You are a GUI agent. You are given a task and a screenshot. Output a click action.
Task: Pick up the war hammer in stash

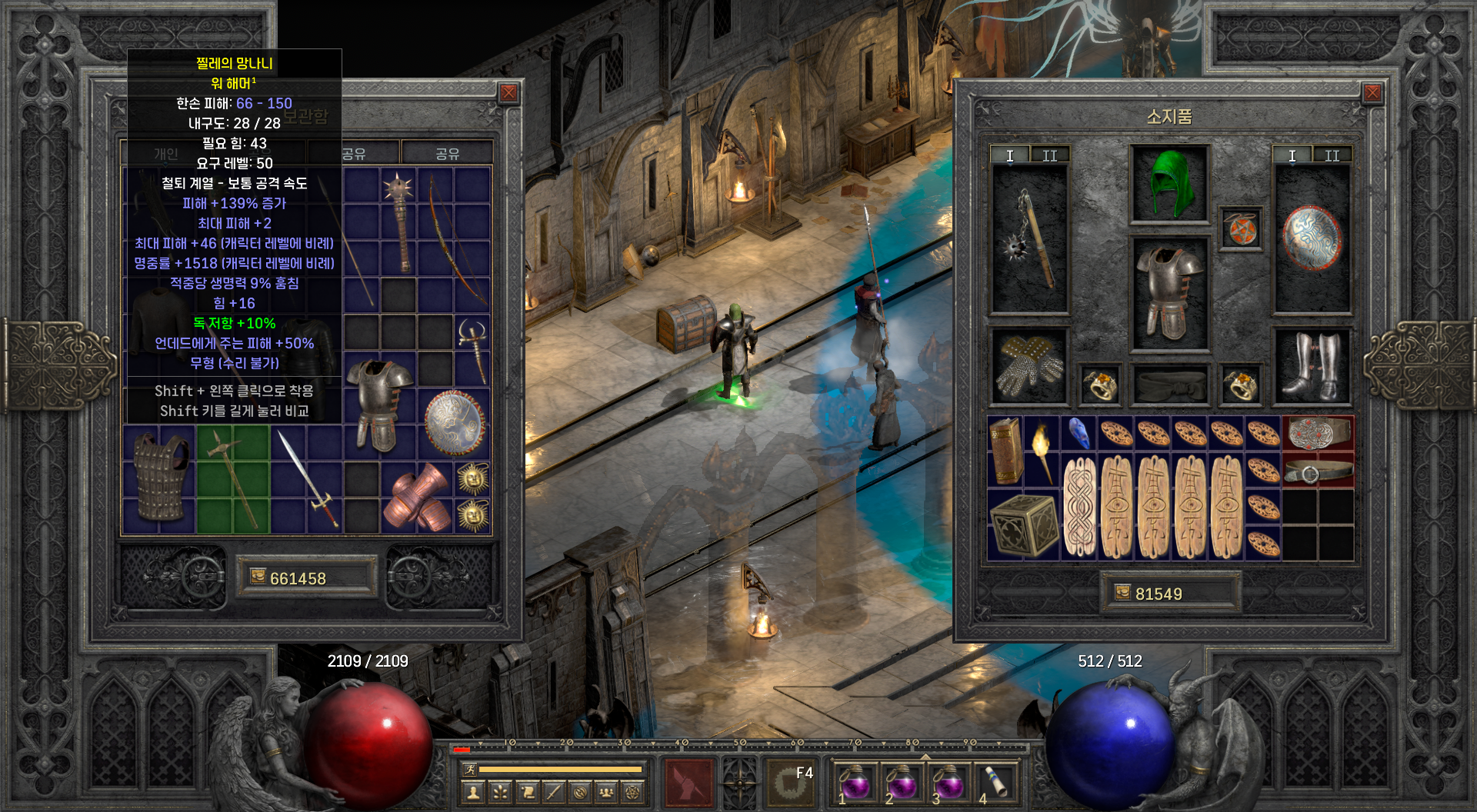(x=233, y=480)
